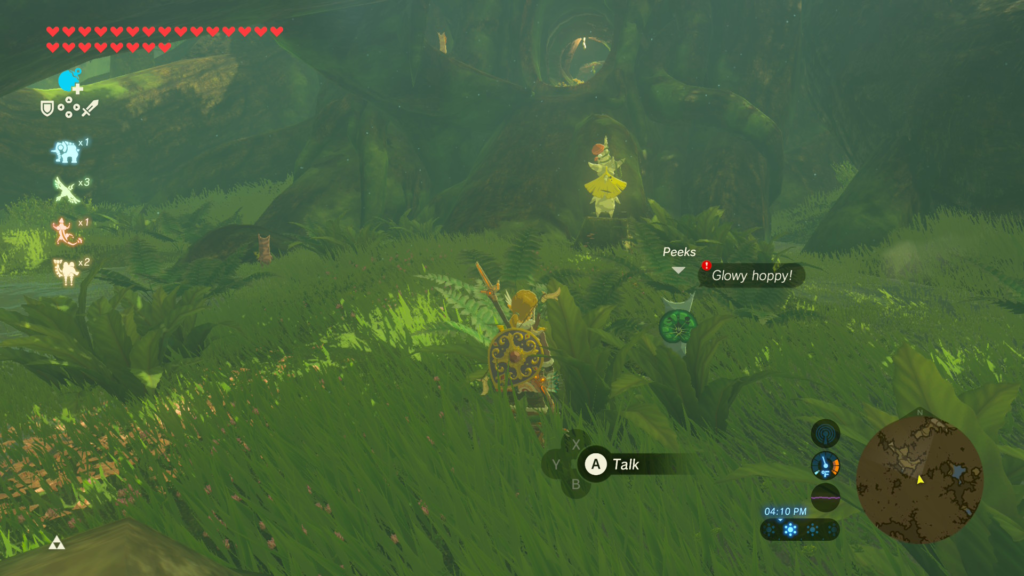
Task: Click the Triforce icon
Action: tap(57, 543)
